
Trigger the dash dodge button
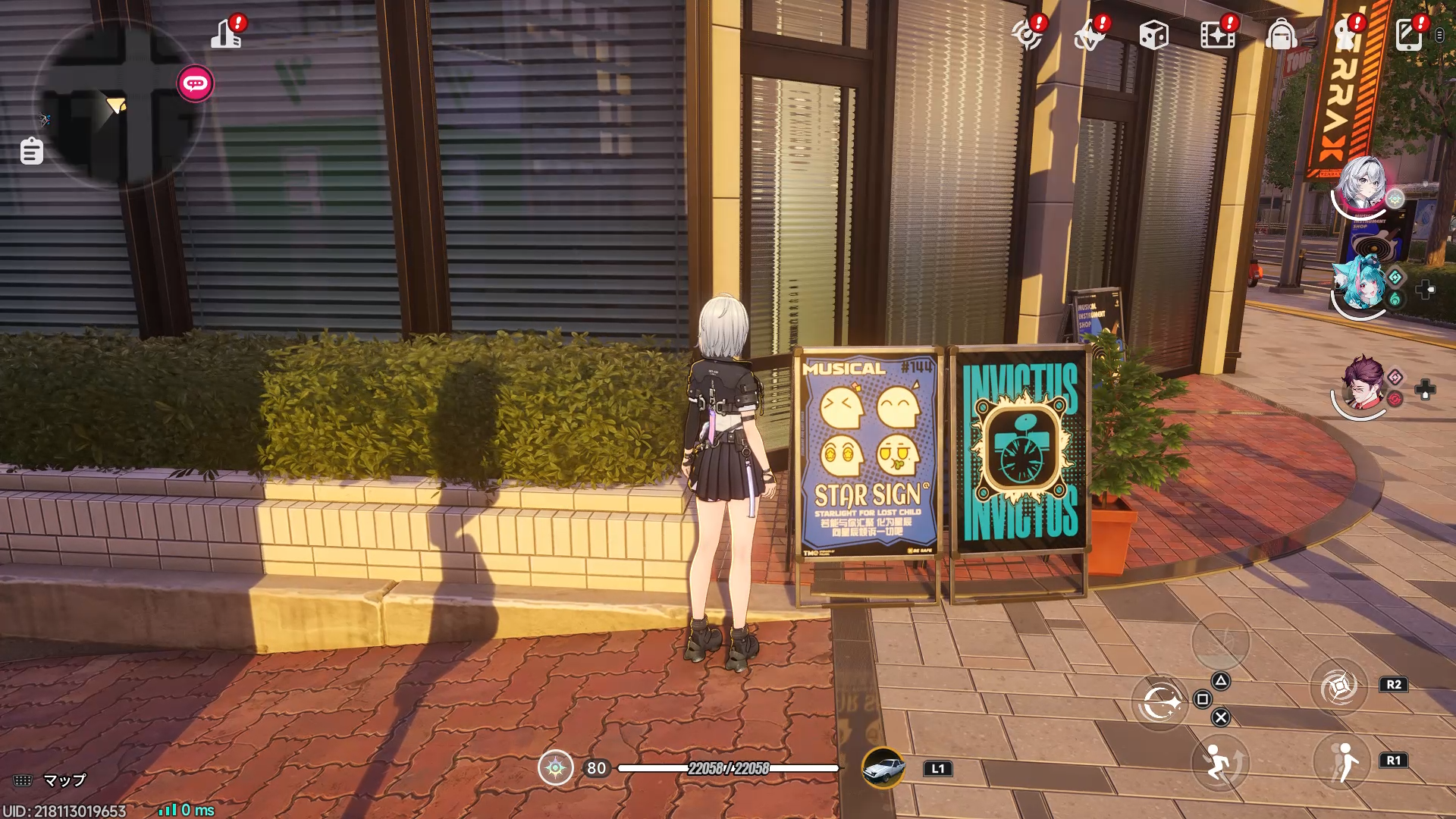point(1341,763)
